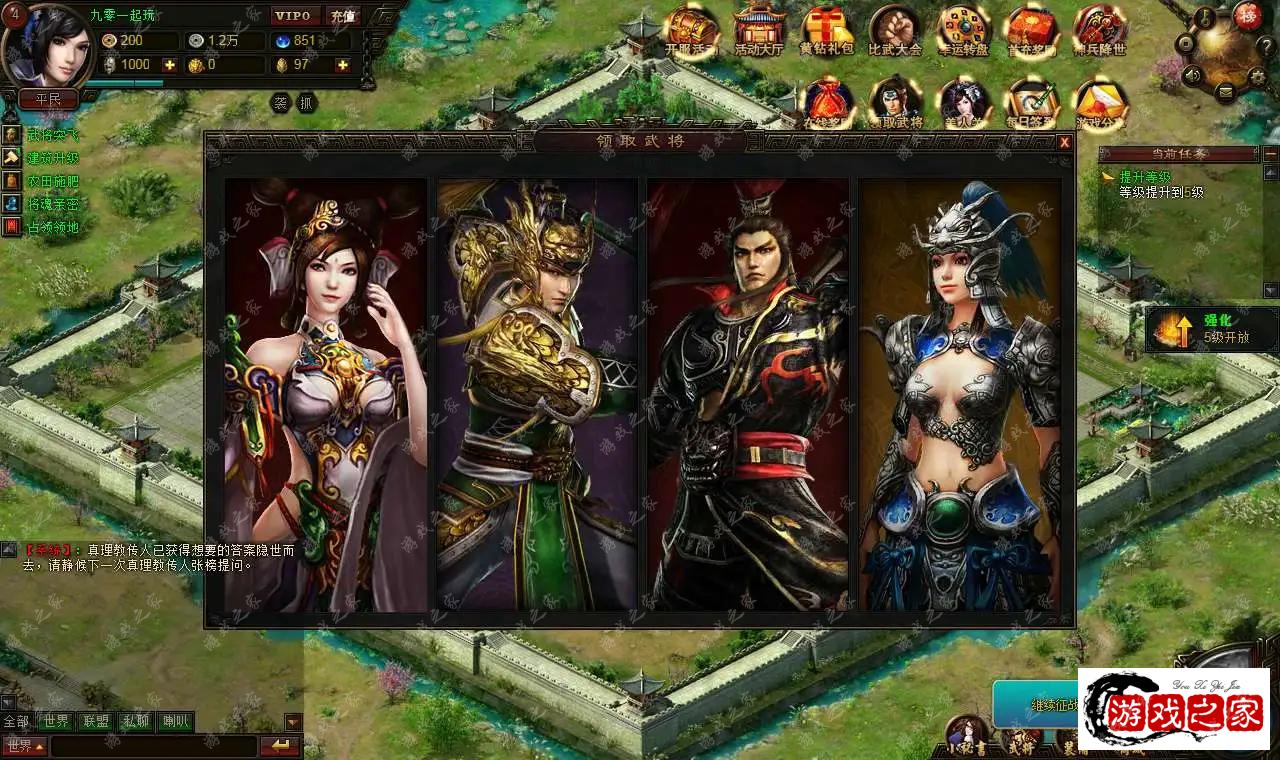Screen dimensions: 1280x760
Task: Open the 神兵降世 weapon event icon
Action: [1100, 30]
